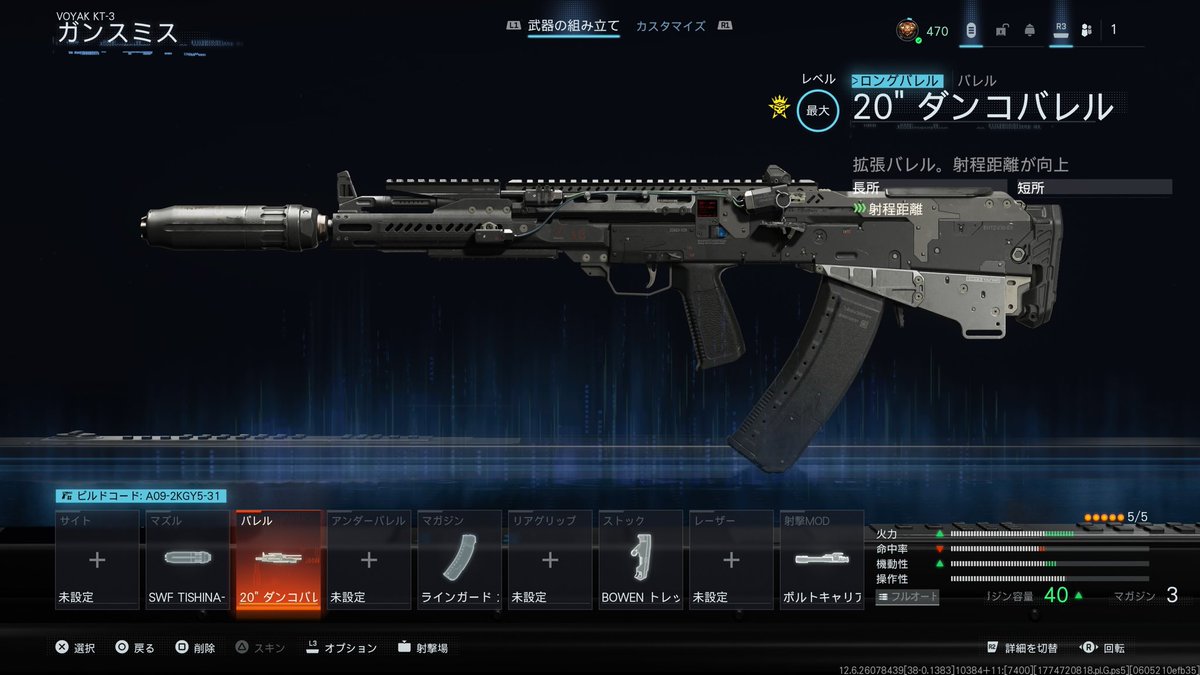Click the open padlock icon
The width and height of the screenshot is (1200, 675).
(1001, 31)
